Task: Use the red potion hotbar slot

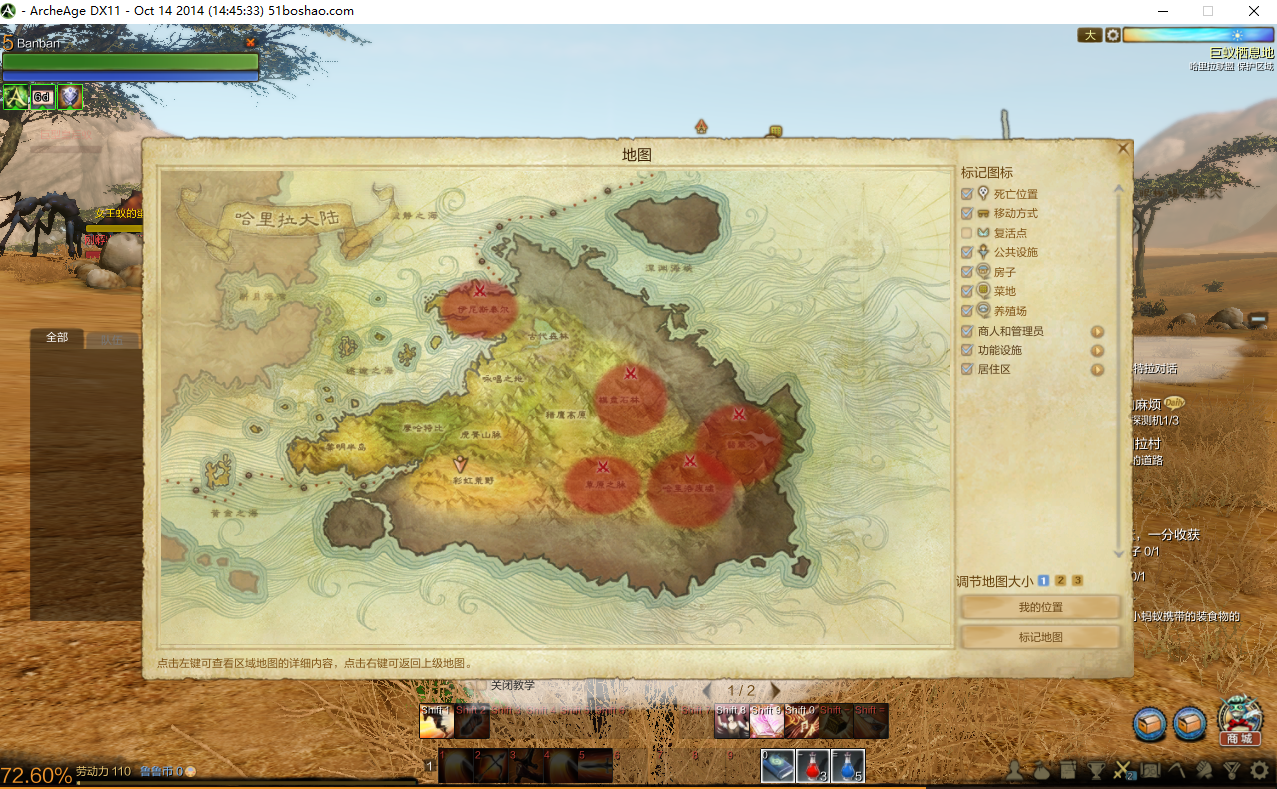Action: (x=812, y=766)
